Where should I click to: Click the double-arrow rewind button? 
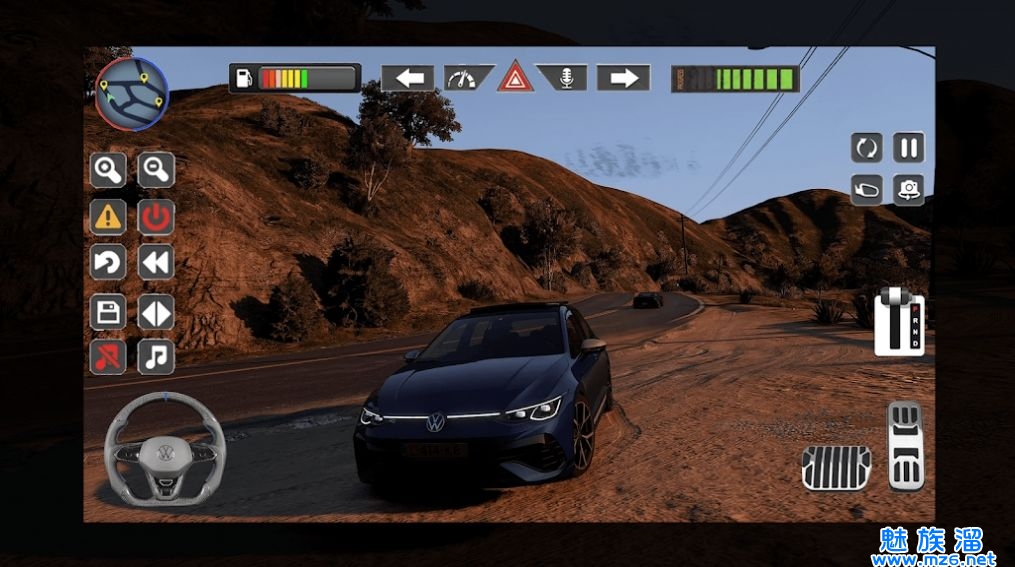156,263
